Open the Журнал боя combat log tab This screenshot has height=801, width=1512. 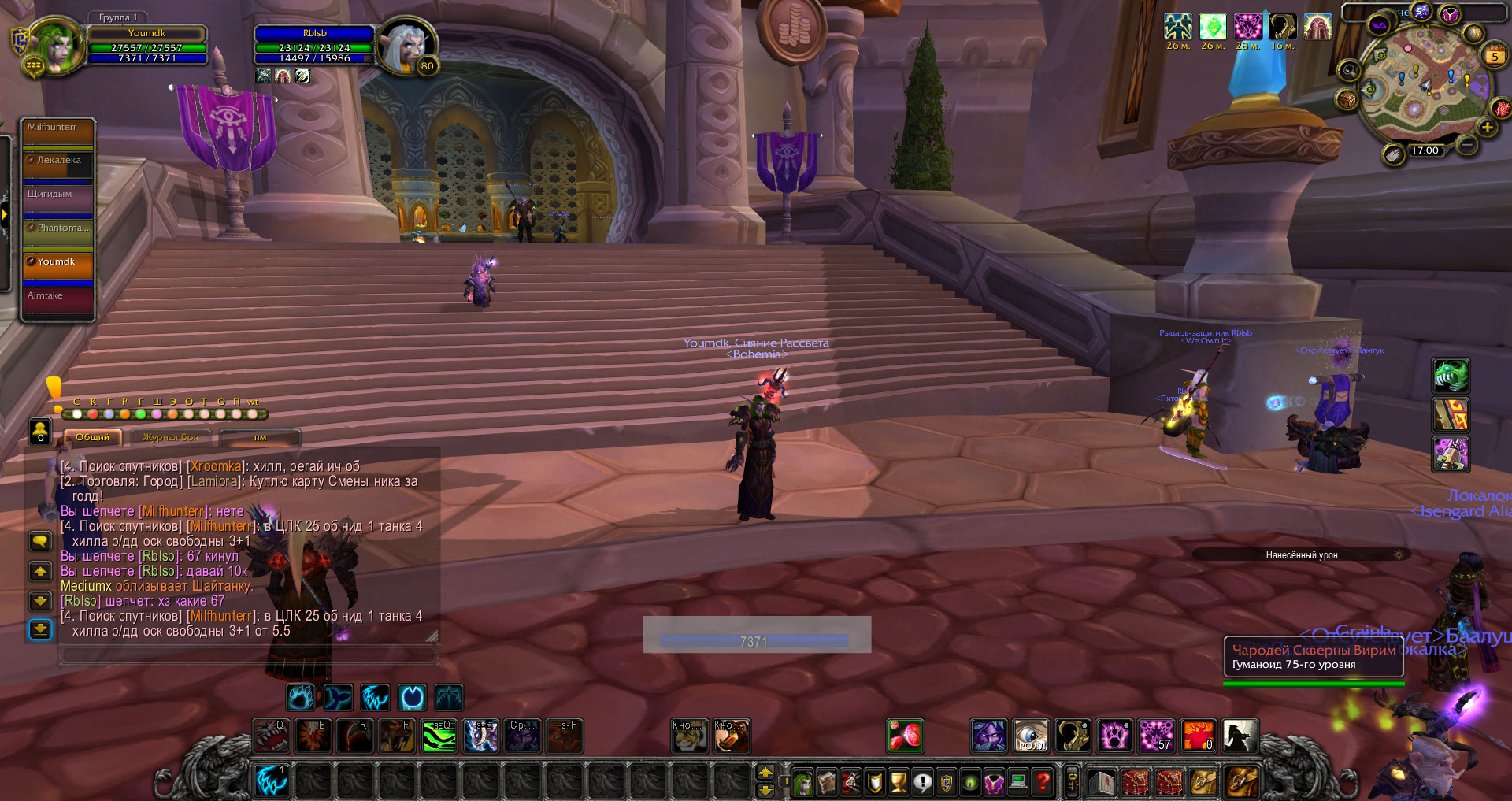pos(171,437)
